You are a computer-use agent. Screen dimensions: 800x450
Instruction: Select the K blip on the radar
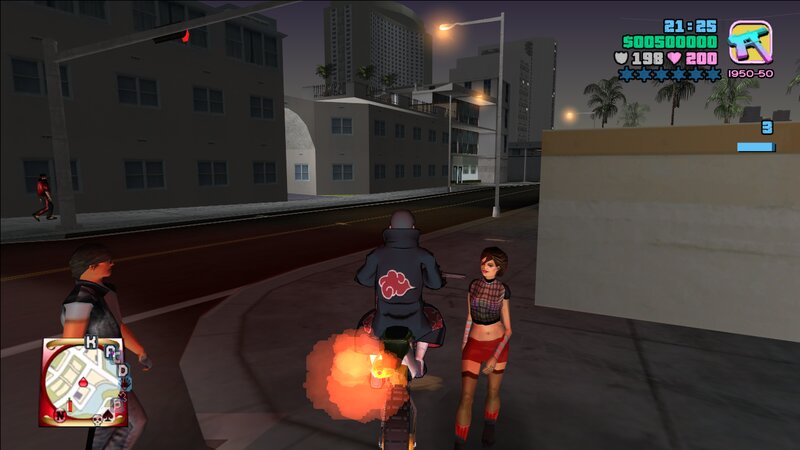coord(91,343)
